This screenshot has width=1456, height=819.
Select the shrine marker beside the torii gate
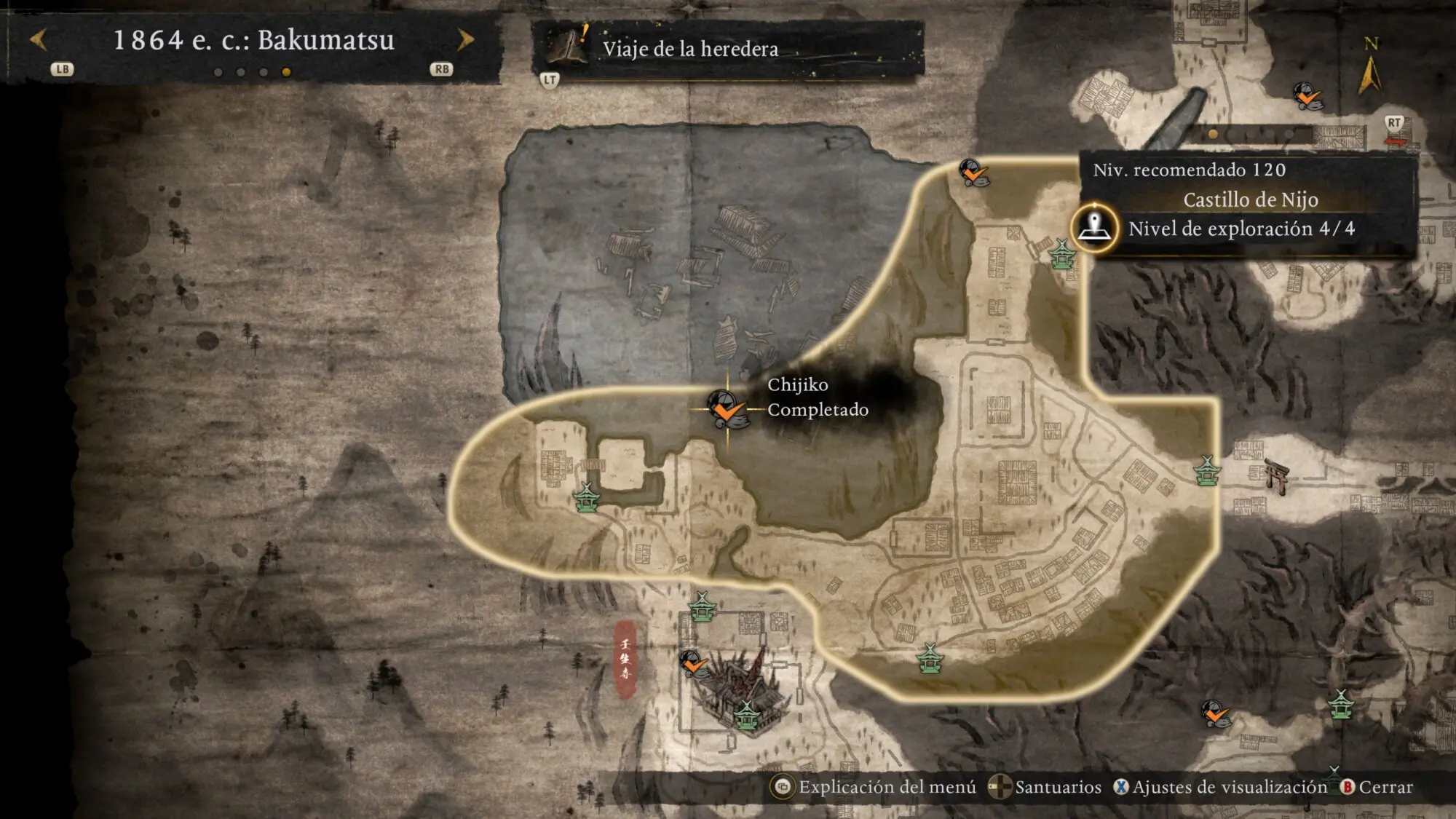click(1207, 470)
